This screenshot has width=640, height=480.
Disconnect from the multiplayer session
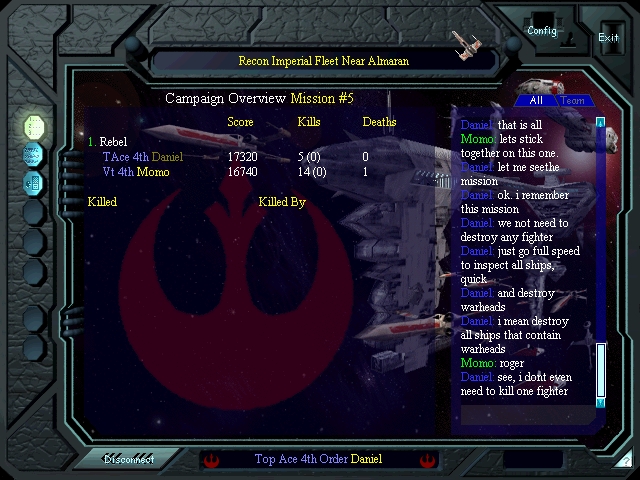[128, 460]
